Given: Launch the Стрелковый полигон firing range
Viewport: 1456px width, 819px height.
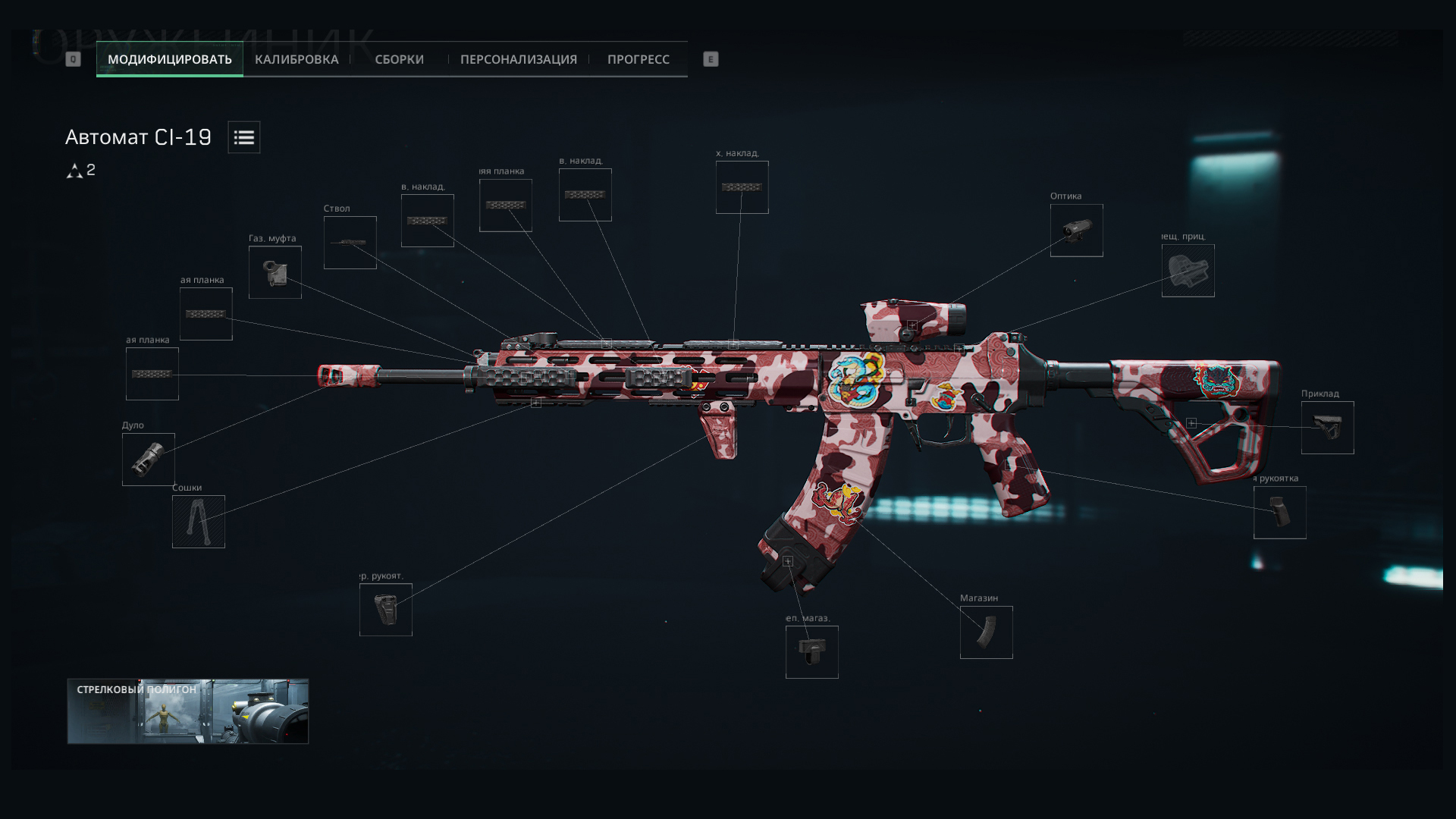Looking at the screenshot, I should coord(188,711).
